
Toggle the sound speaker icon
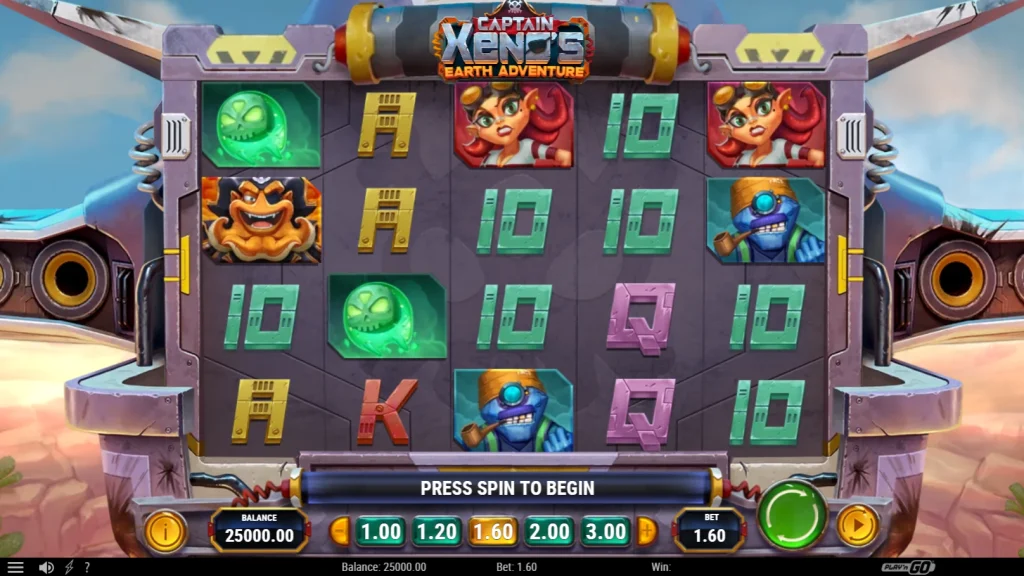pyautogui.click(x=45, y=567)
